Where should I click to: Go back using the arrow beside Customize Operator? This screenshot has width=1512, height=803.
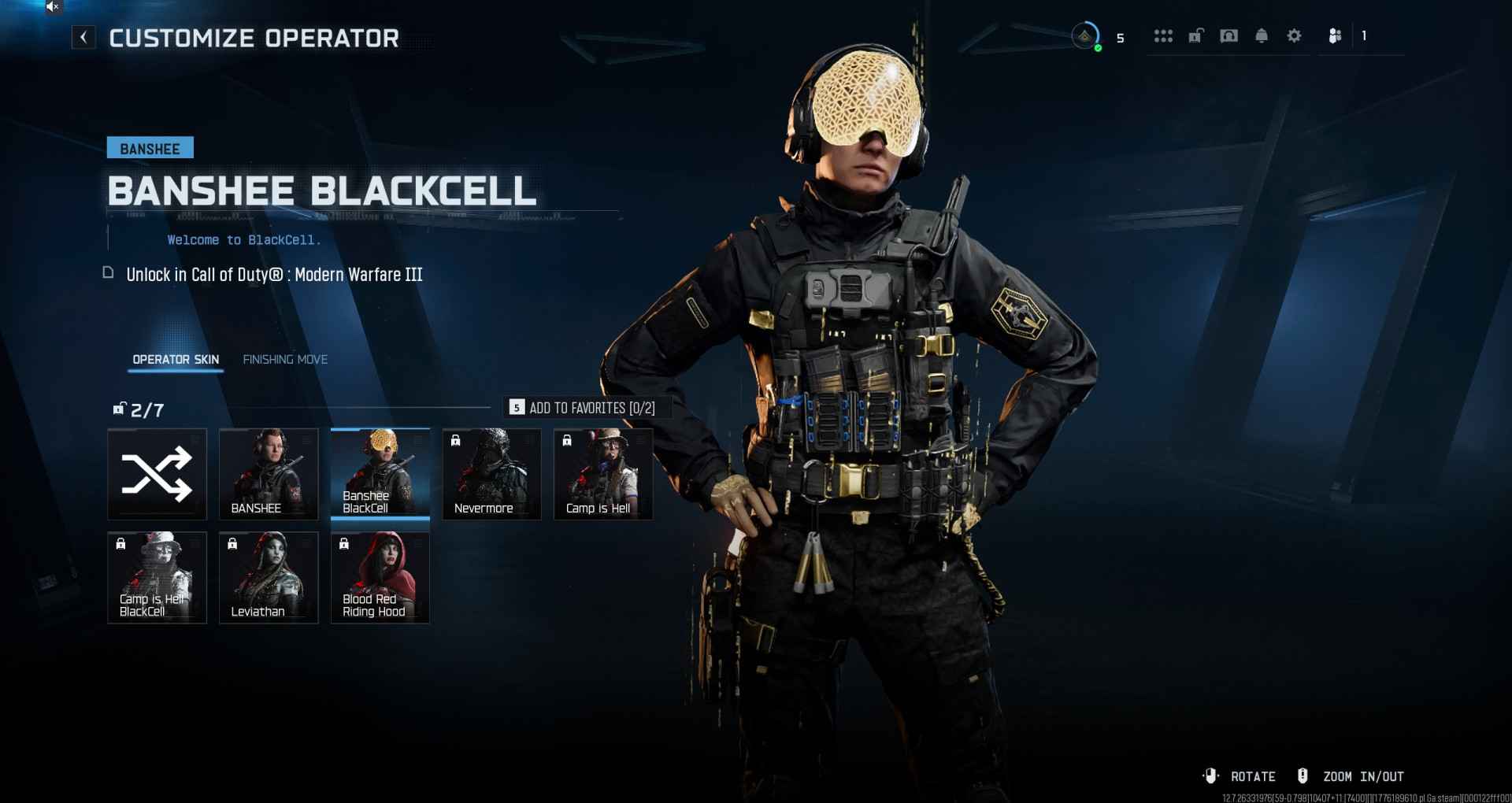coord(83,37)
